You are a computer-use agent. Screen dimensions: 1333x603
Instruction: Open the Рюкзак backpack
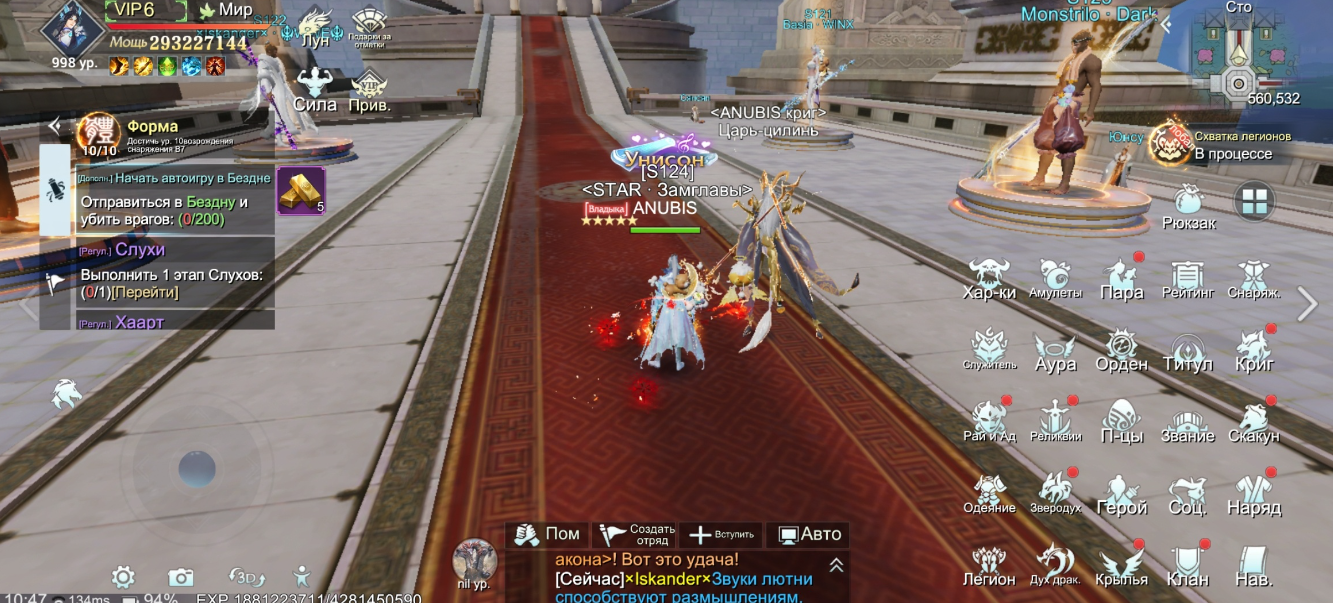(1188, 206)
